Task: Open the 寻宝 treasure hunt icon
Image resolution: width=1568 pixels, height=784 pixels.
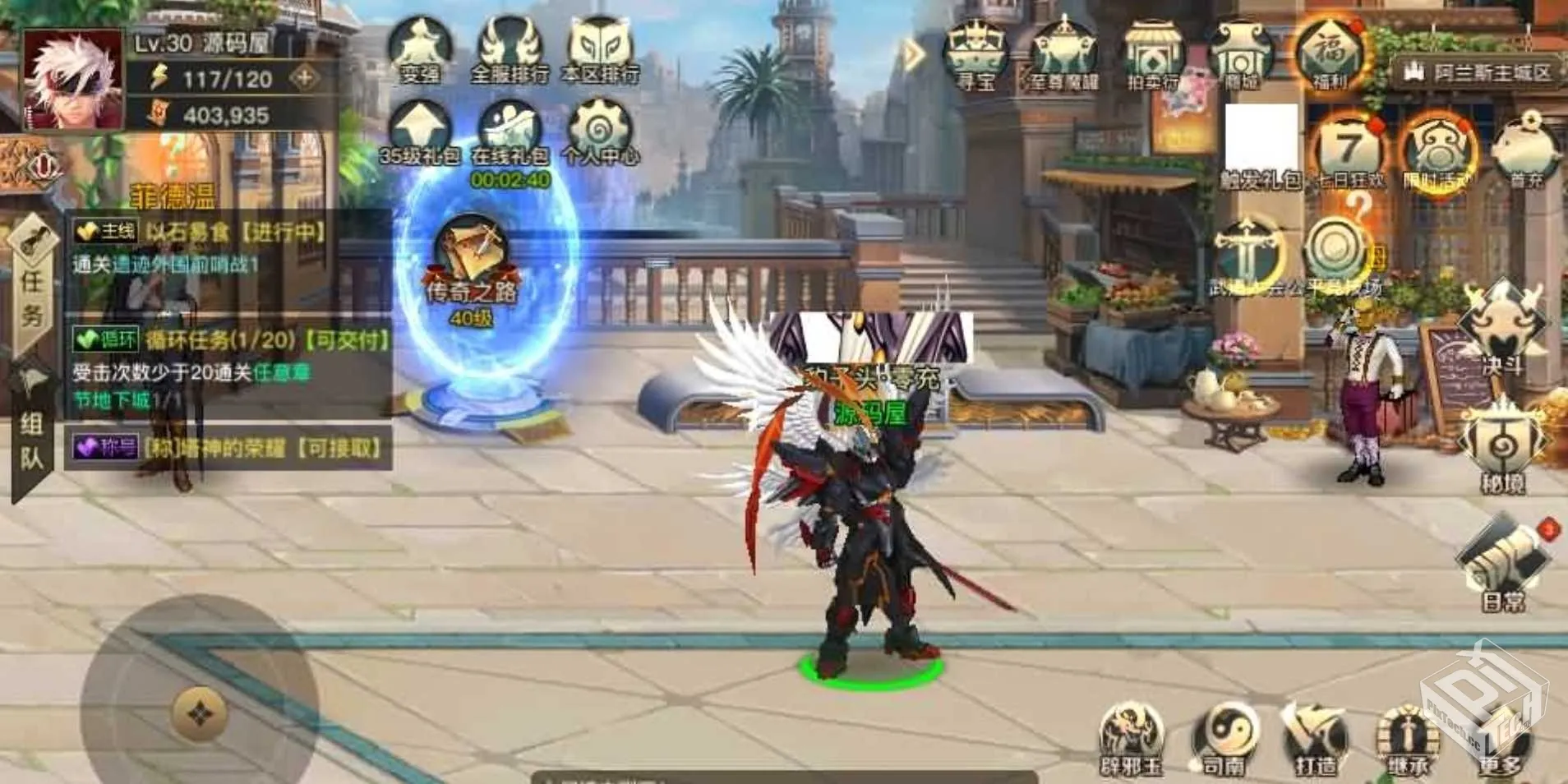Action: coord(975,56)
